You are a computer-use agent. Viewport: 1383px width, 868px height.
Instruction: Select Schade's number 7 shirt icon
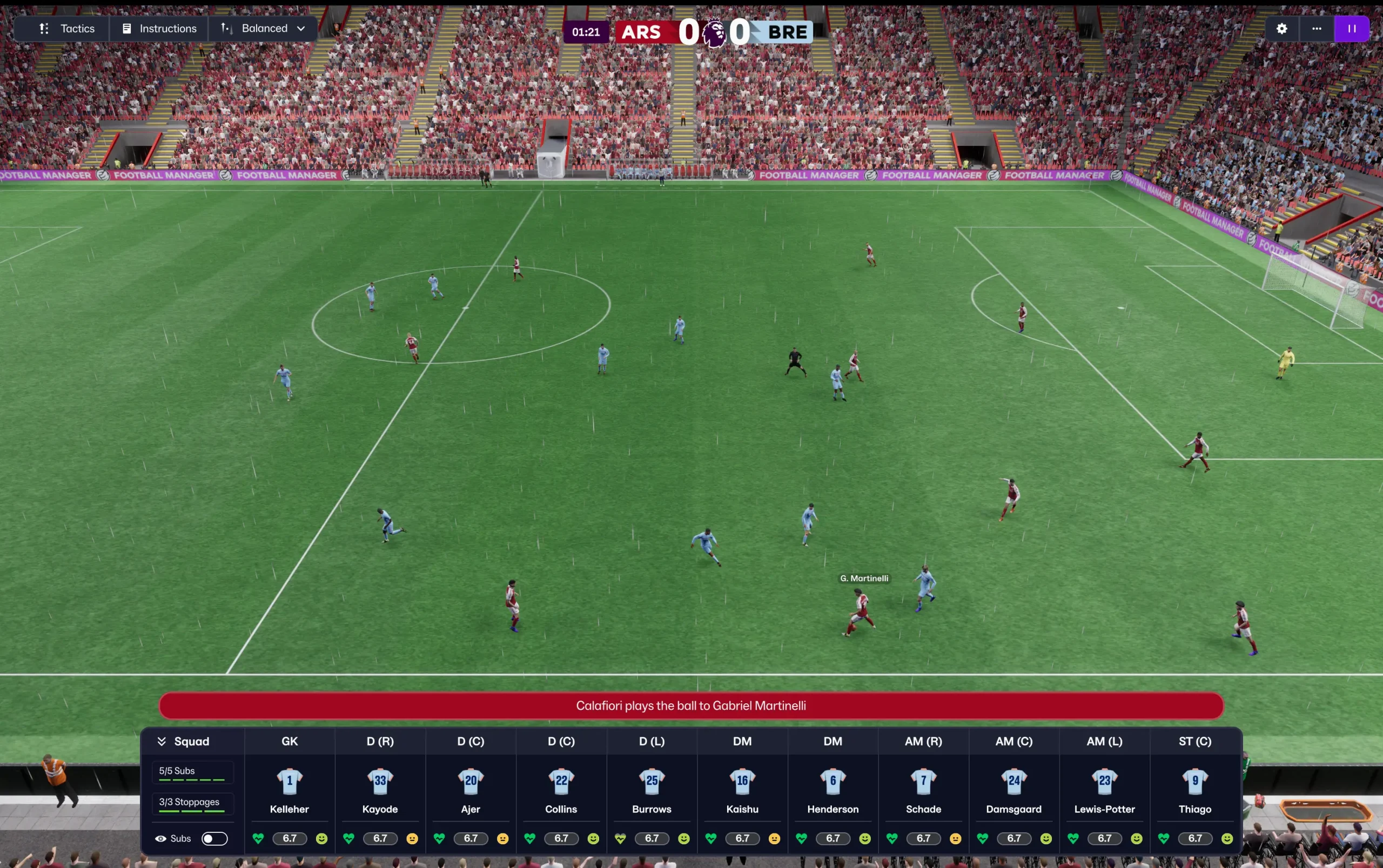click(x=923, y=780)
